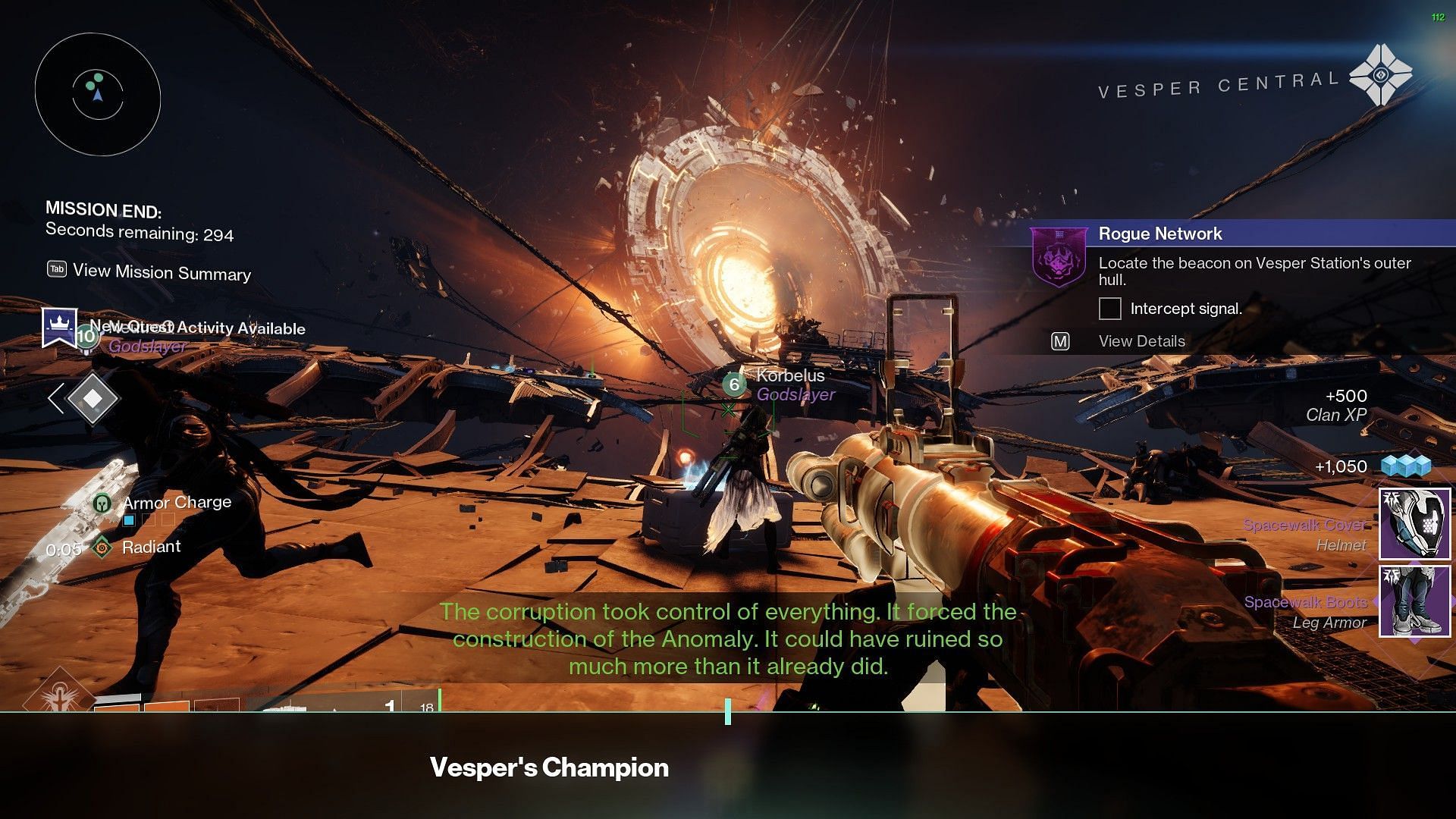Click the Armor Charge helmet icon
The image size is (1456, 819).
point(102,502)
